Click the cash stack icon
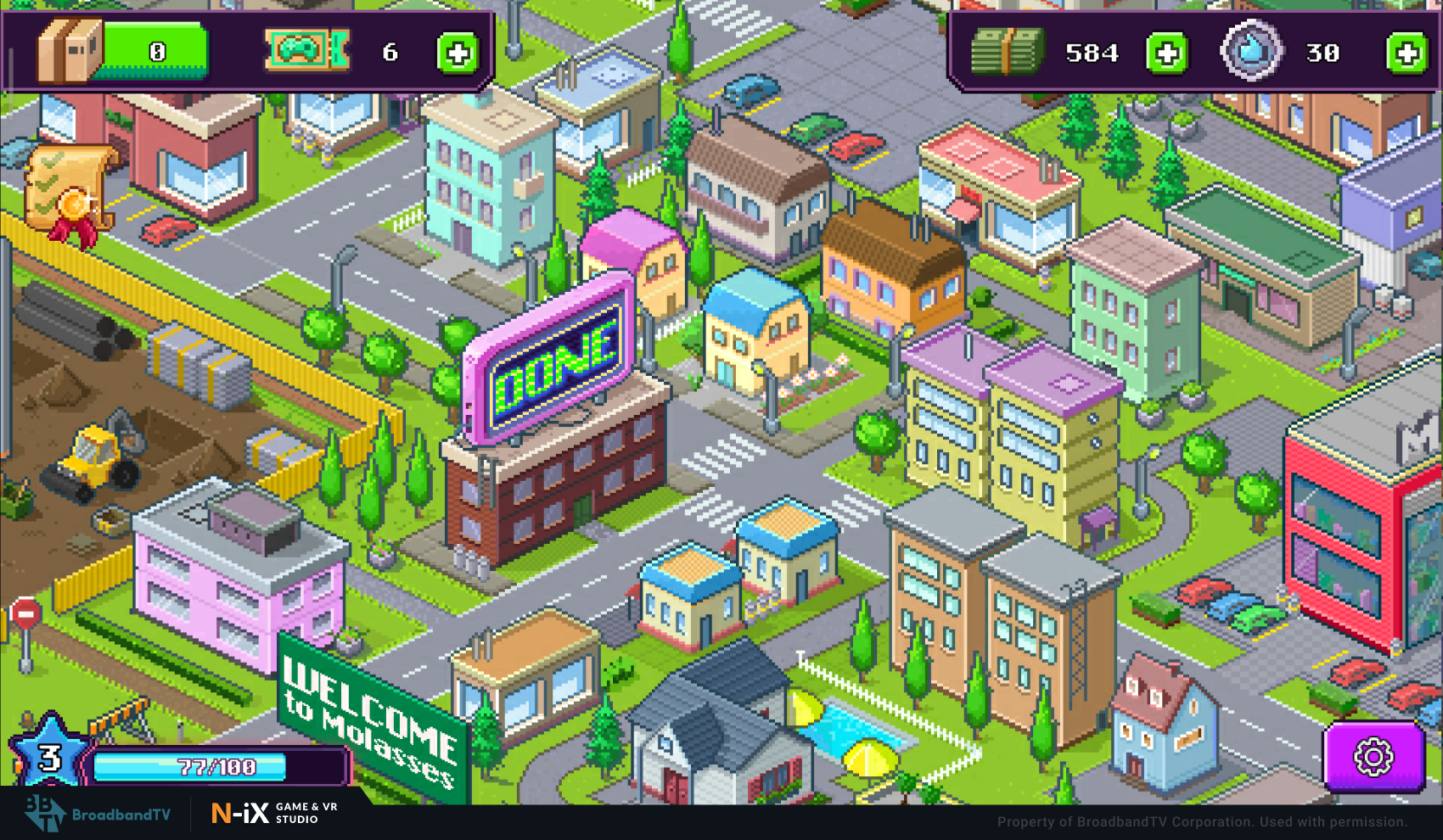Screen dimensions: 1443x840 1007,51
